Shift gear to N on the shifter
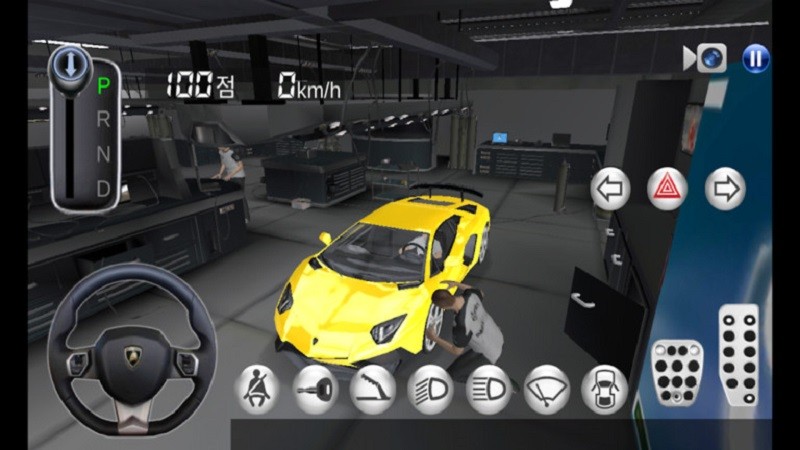Screen dimensions: 800x450 coord(102,153)
